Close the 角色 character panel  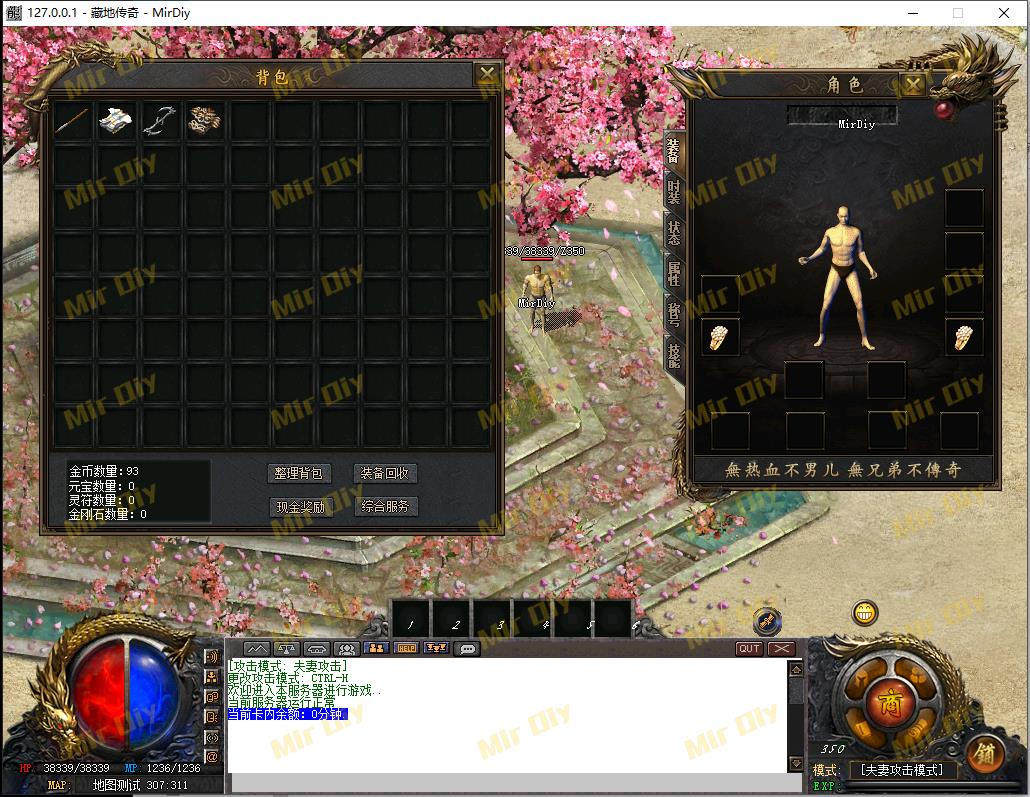(x=912, y=84)
